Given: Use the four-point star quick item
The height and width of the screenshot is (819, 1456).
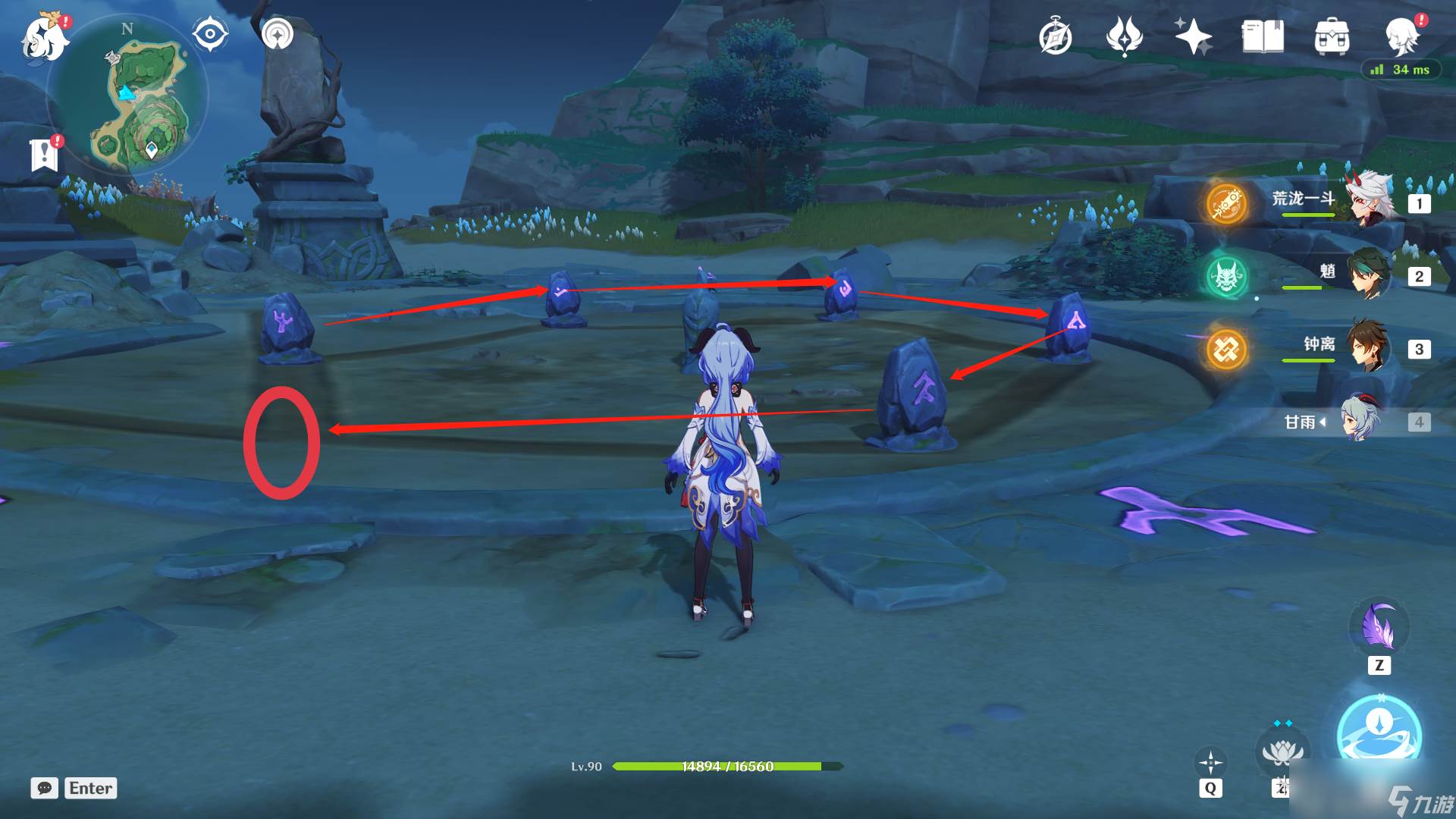Looking at the screenshot, I should pyautogui.click(x=1210, y=762).
